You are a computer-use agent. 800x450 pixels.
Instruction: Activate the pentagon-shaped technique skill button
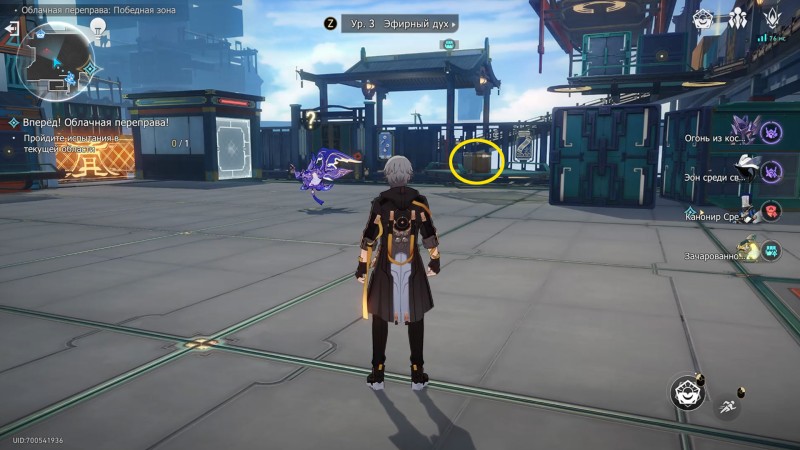pos(688,393)
